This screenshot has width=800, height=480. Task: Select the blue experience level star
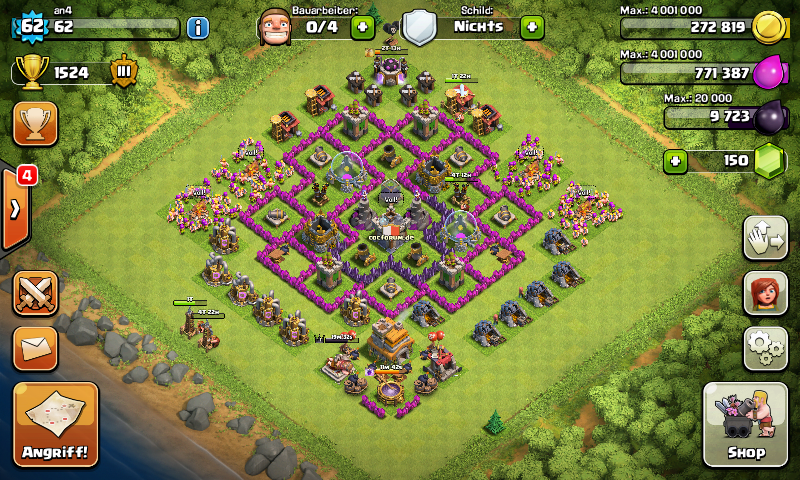point(31,25)
